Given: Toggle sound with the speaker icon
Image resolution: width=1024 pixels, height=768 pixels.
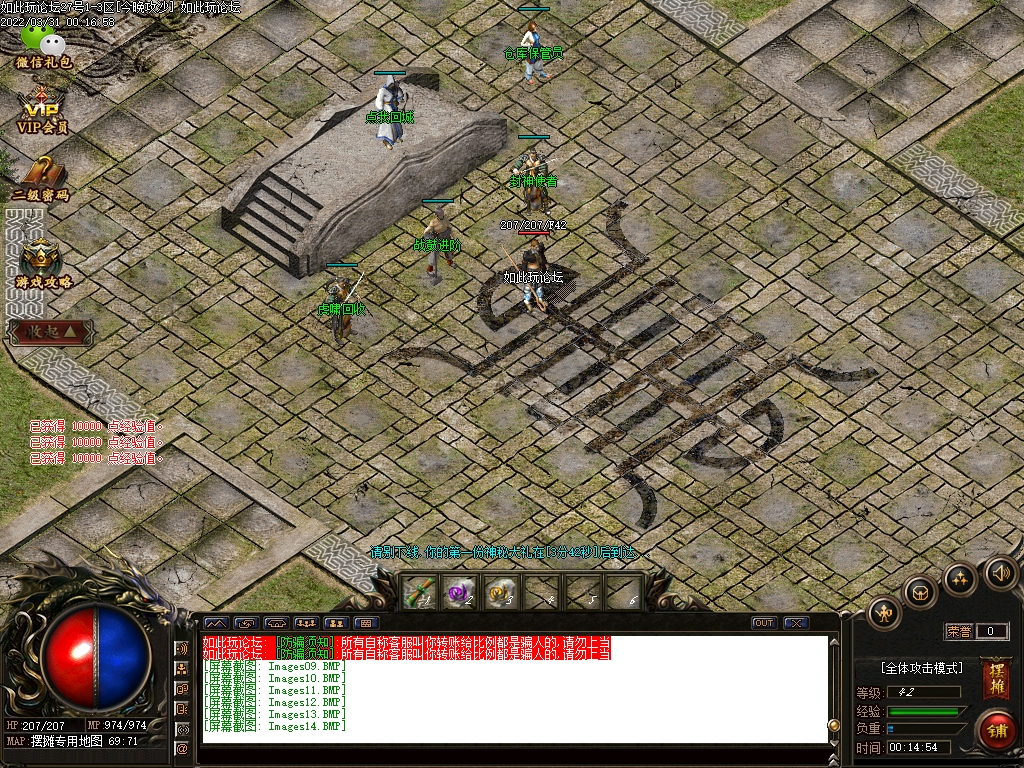Looking at the screenshot, I should (999, 573).
